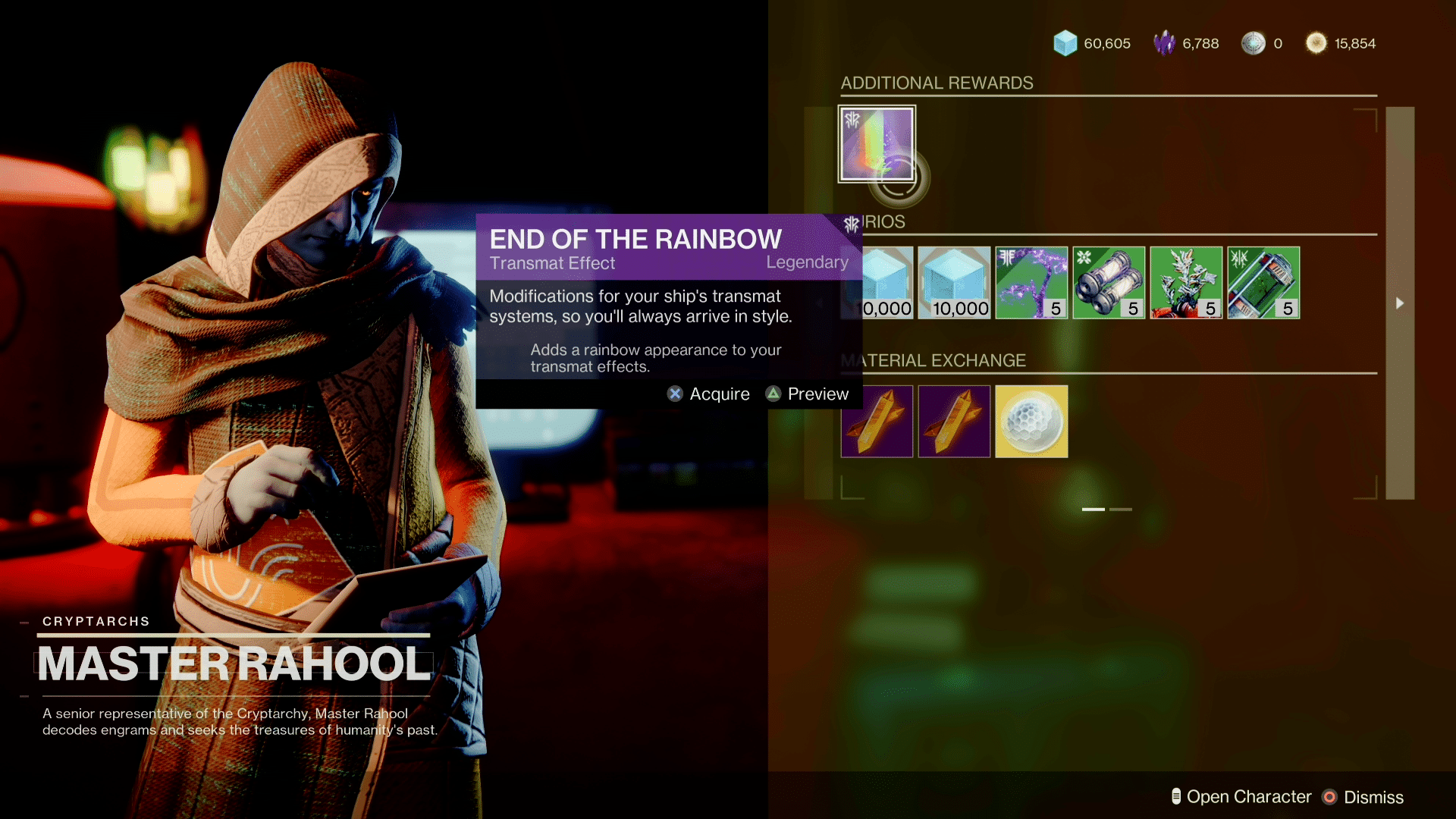This screenshot has height=819, width=1456.
Task: Select the purple Dusklight Shard curio
Action: [1031, 282]
